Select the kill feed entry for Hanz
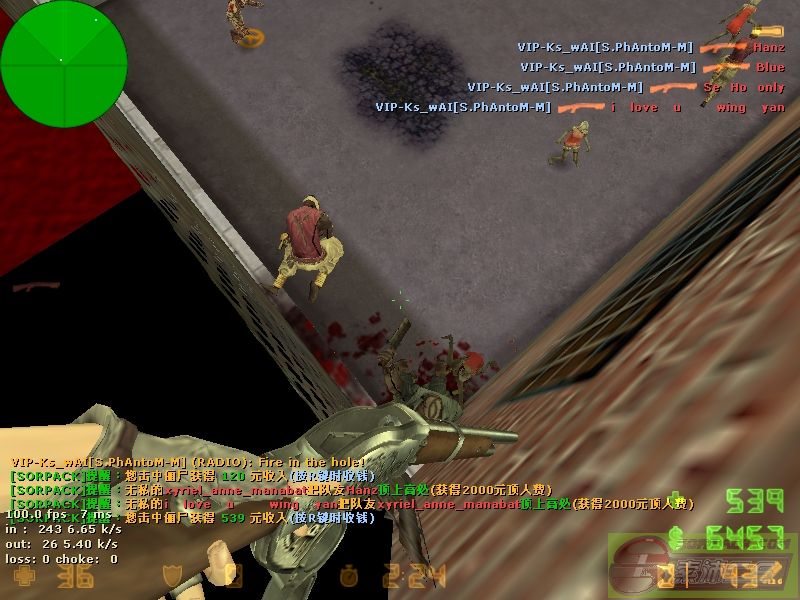Image resolution: width=800 pixels, height=600 pixels. click(x=650, y=47)
